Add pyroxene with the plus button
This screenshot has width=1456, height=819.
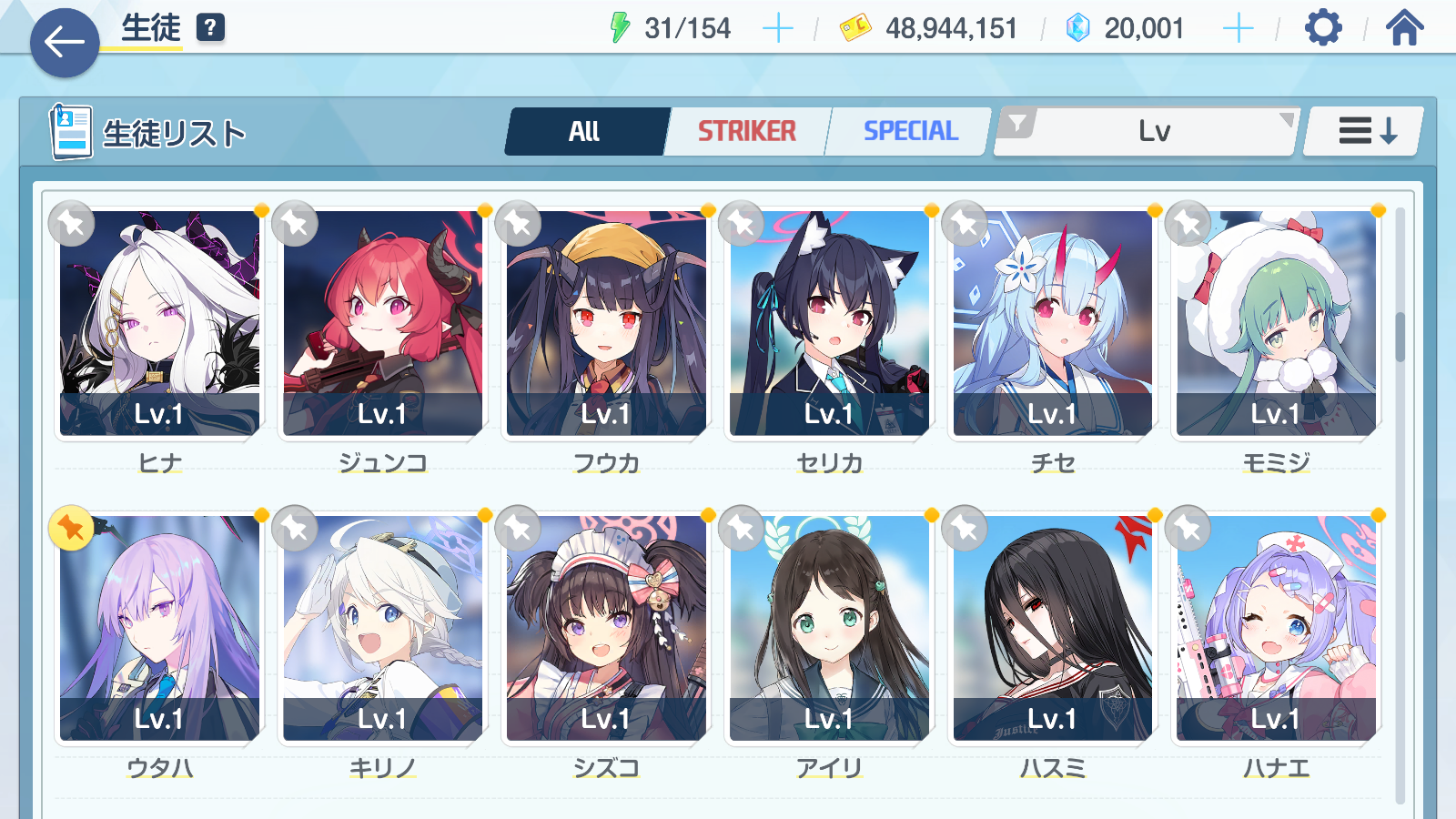pos(1238,29)
